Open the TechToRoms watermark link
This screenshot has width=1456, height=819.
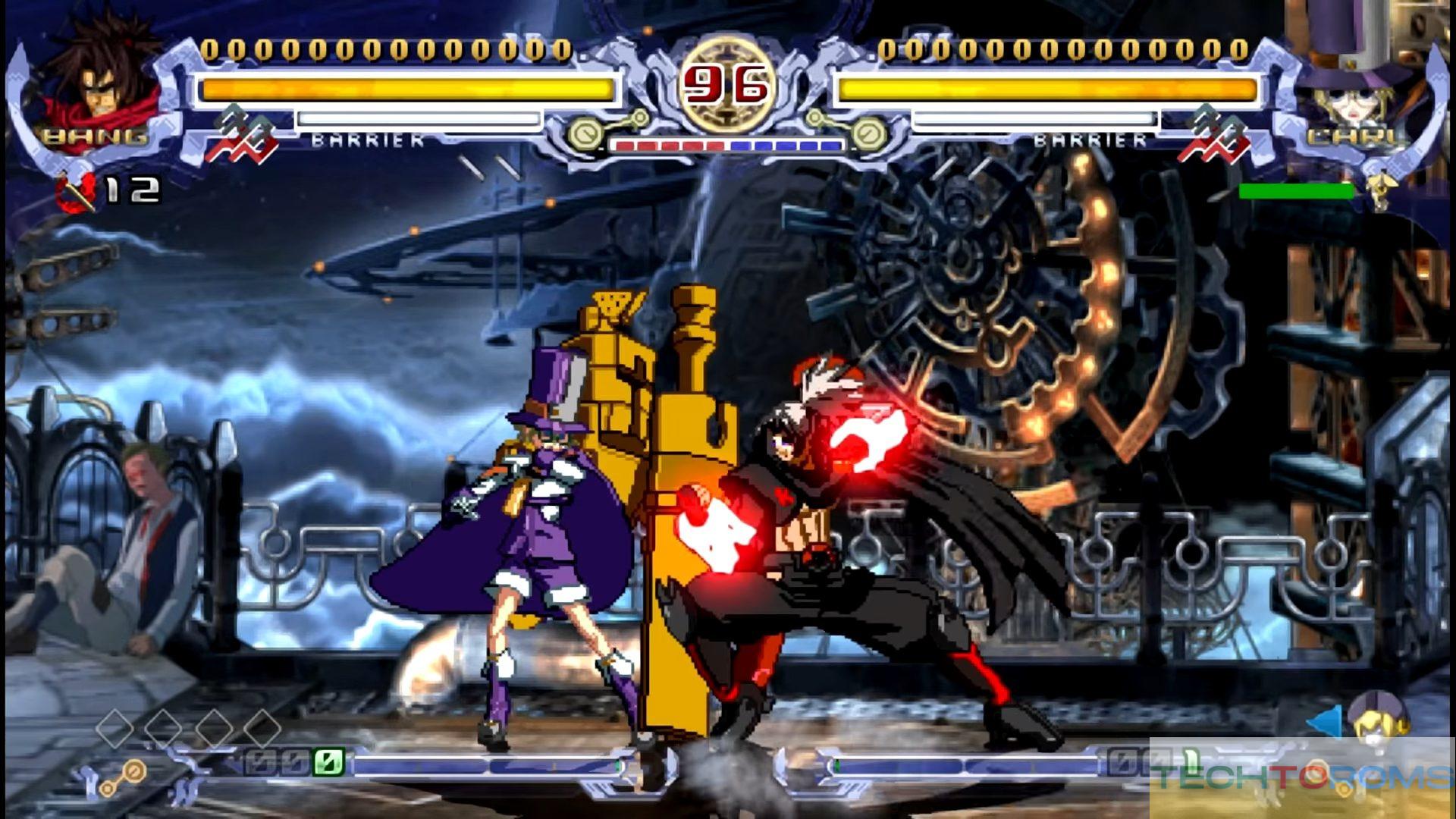click(1301, 777)
